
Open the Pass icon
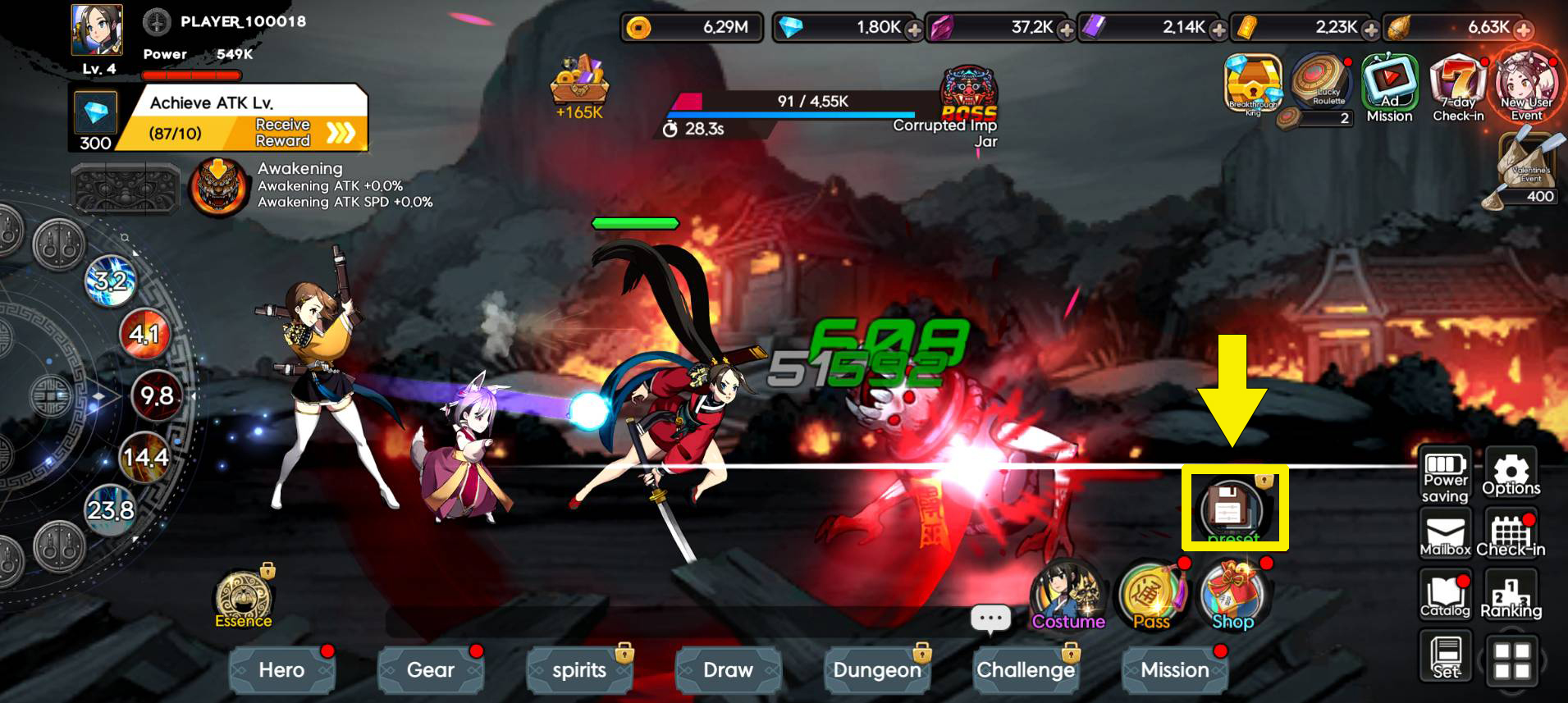click(1152, 595)
